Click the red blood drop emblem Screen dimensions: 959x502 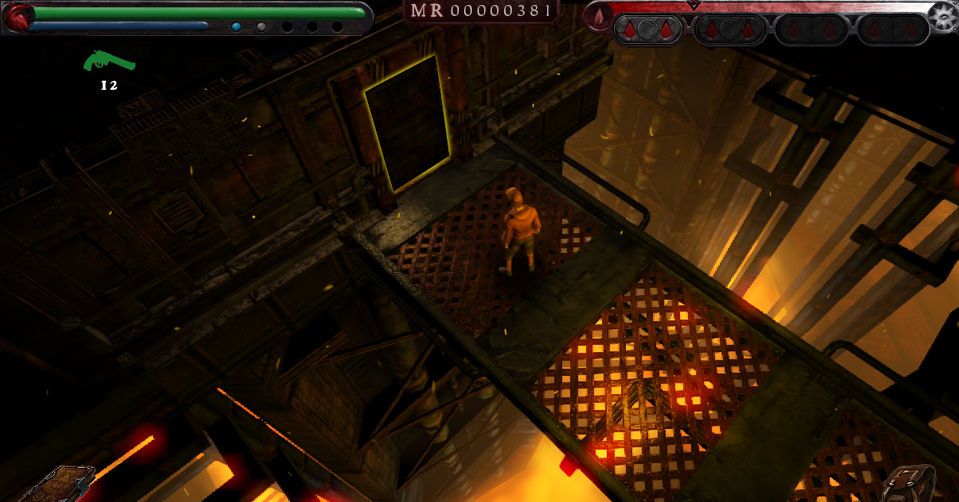[599, 17]
